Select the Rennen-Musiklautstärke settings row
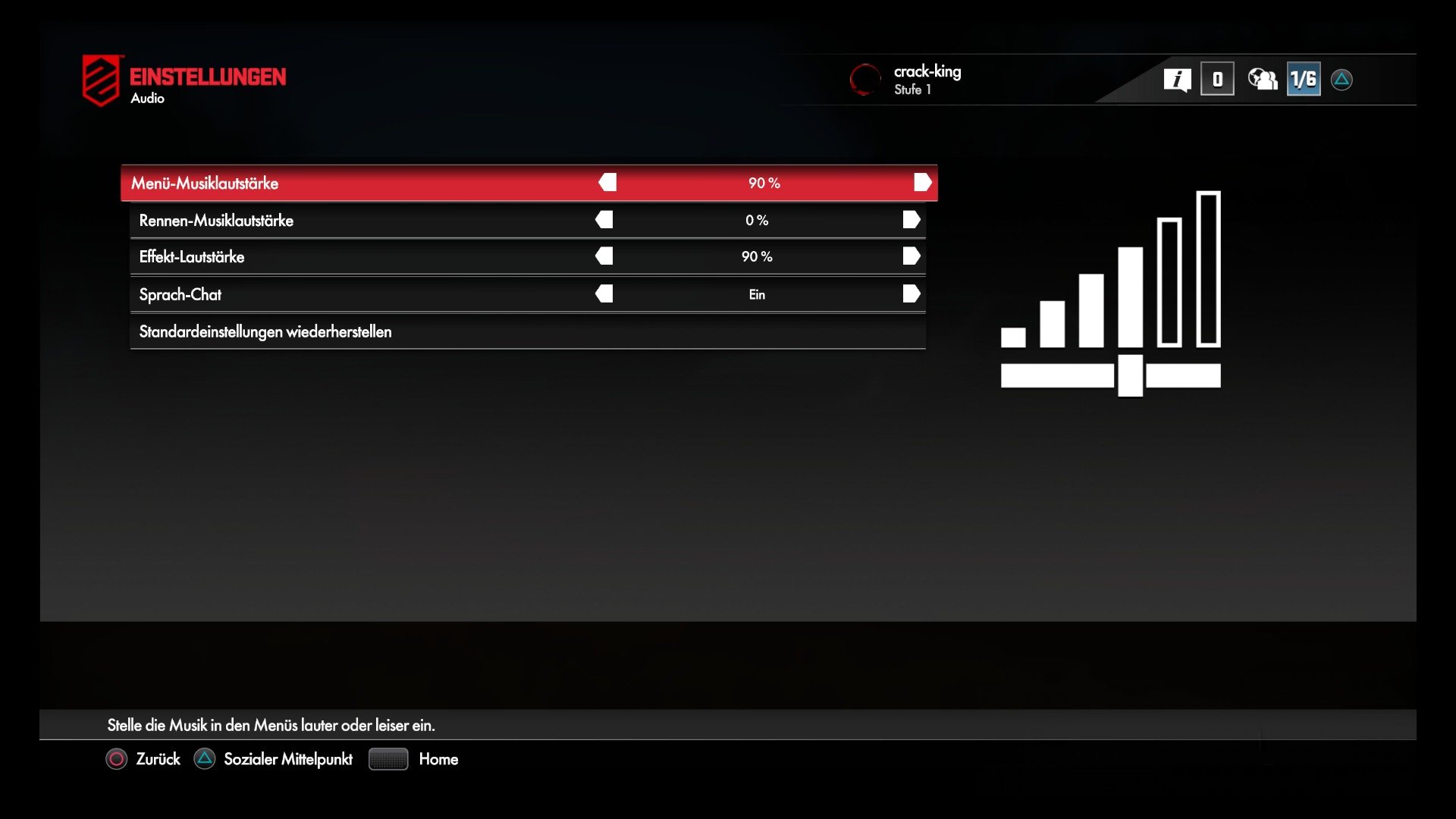This screenshot has width=1456, height=819. click(x=341, y=220)
